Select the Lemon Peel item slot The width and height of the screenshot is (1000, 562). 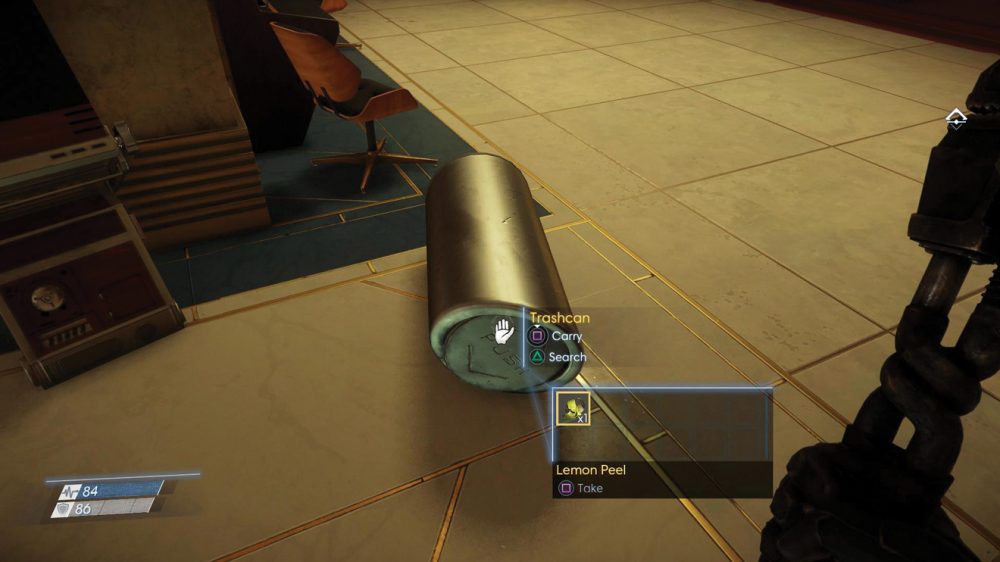coord(573,408)
